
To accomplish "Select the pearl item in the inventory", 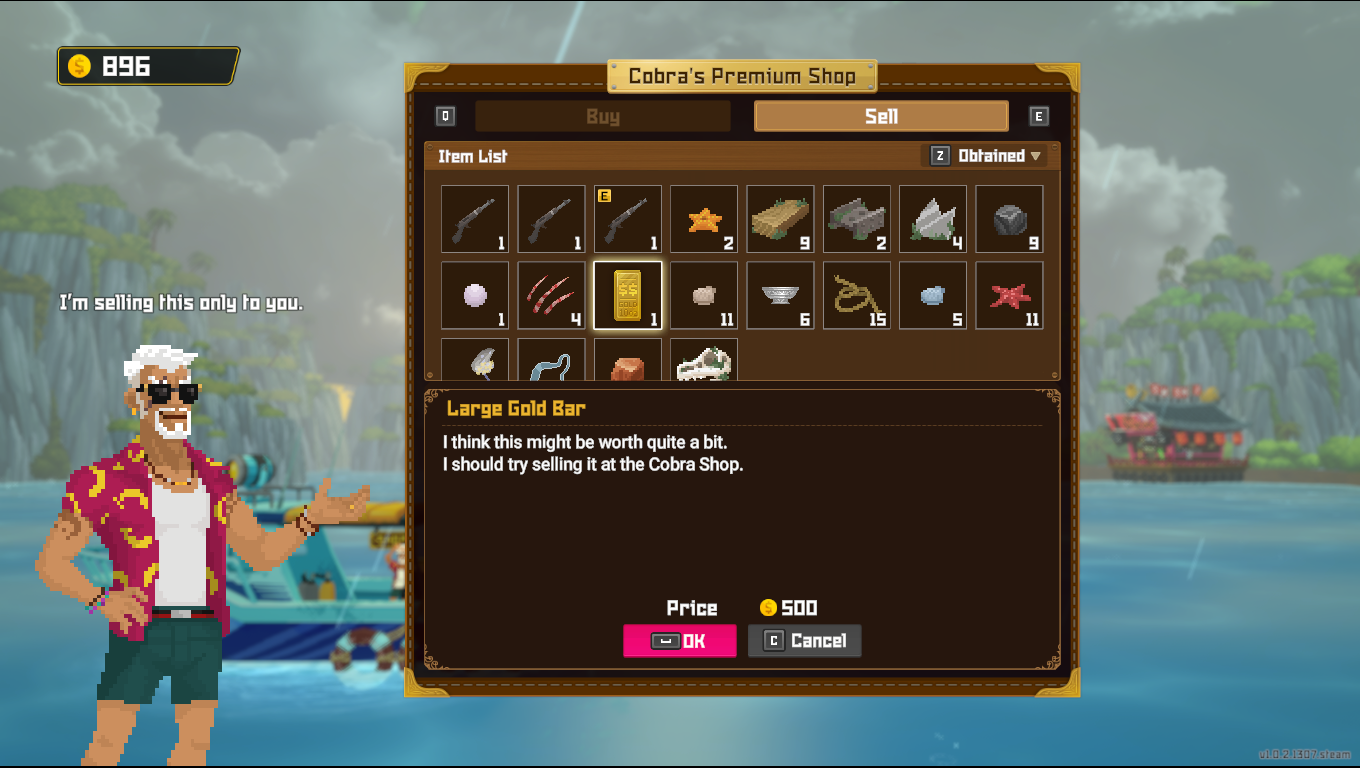I will coord(474,295).
